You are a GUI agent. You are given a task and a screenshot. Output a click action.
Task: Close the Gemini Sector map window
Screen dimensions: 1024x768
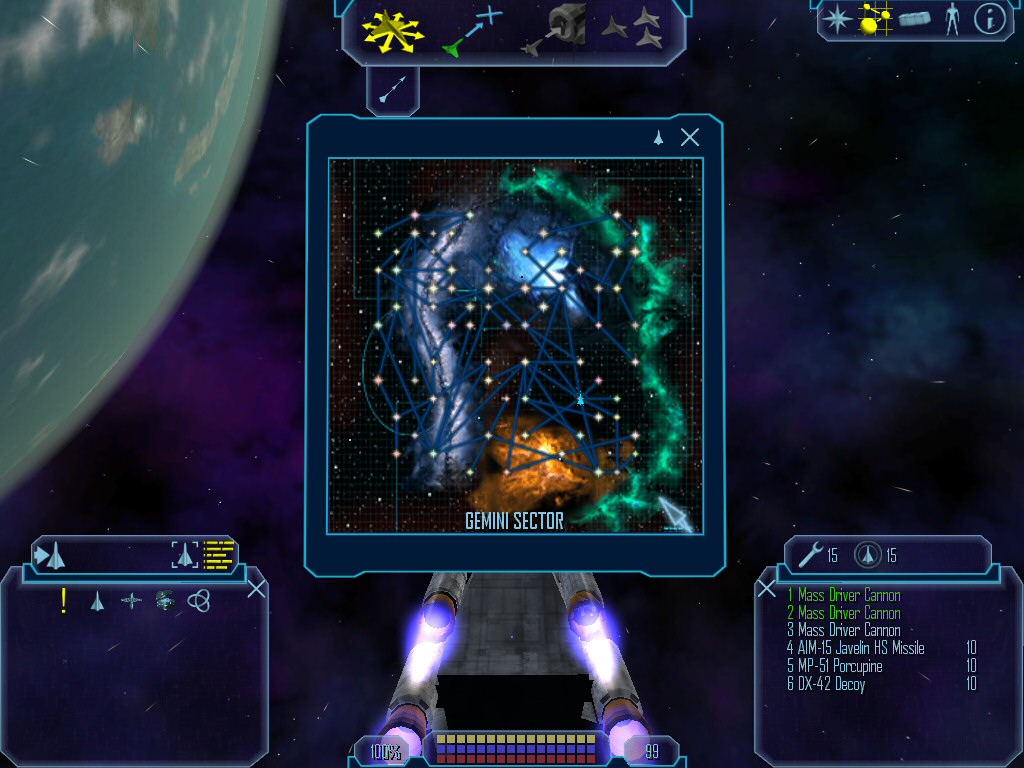point(690,138)
